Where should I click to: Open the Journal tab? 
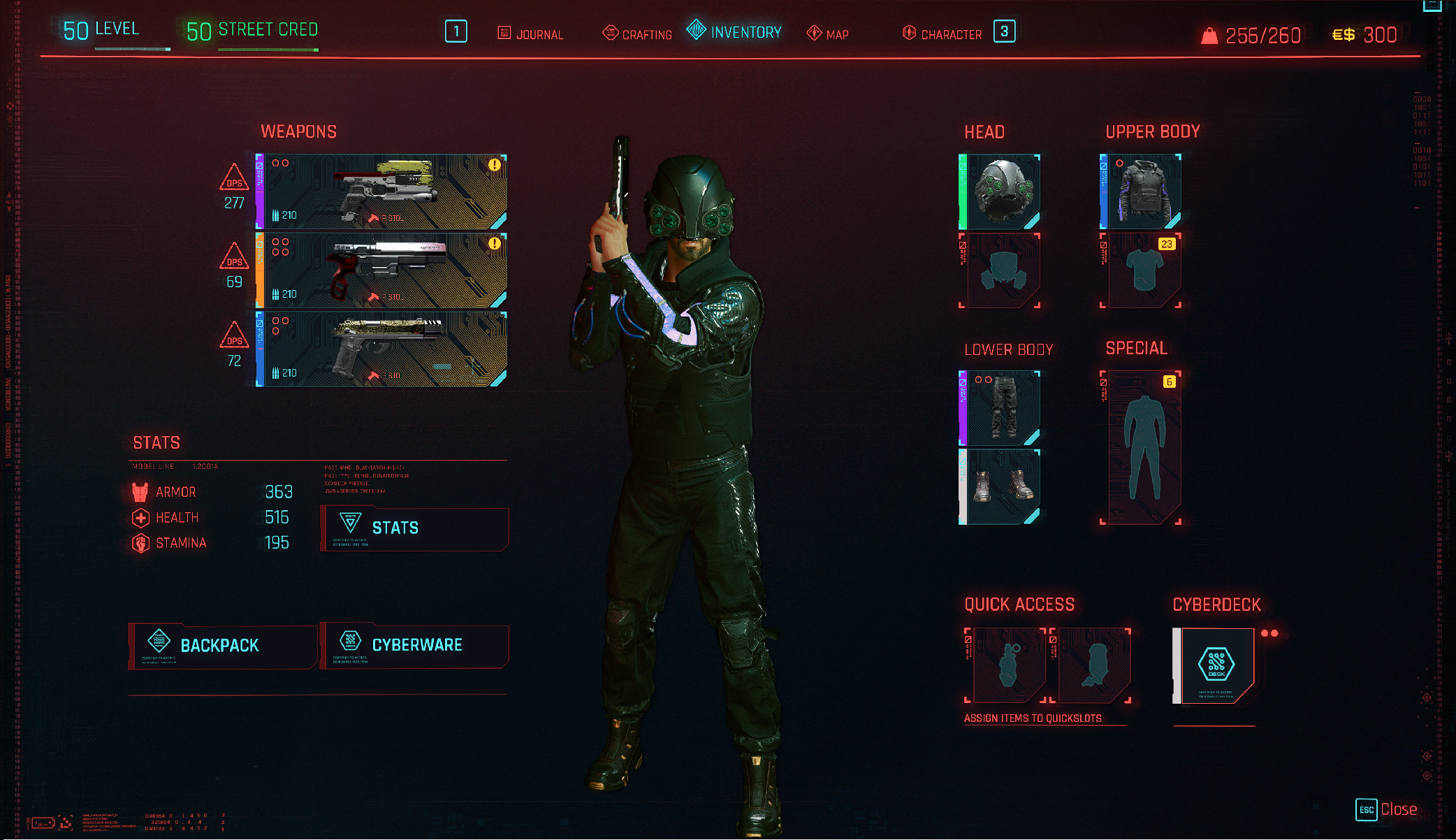(531, 34)
